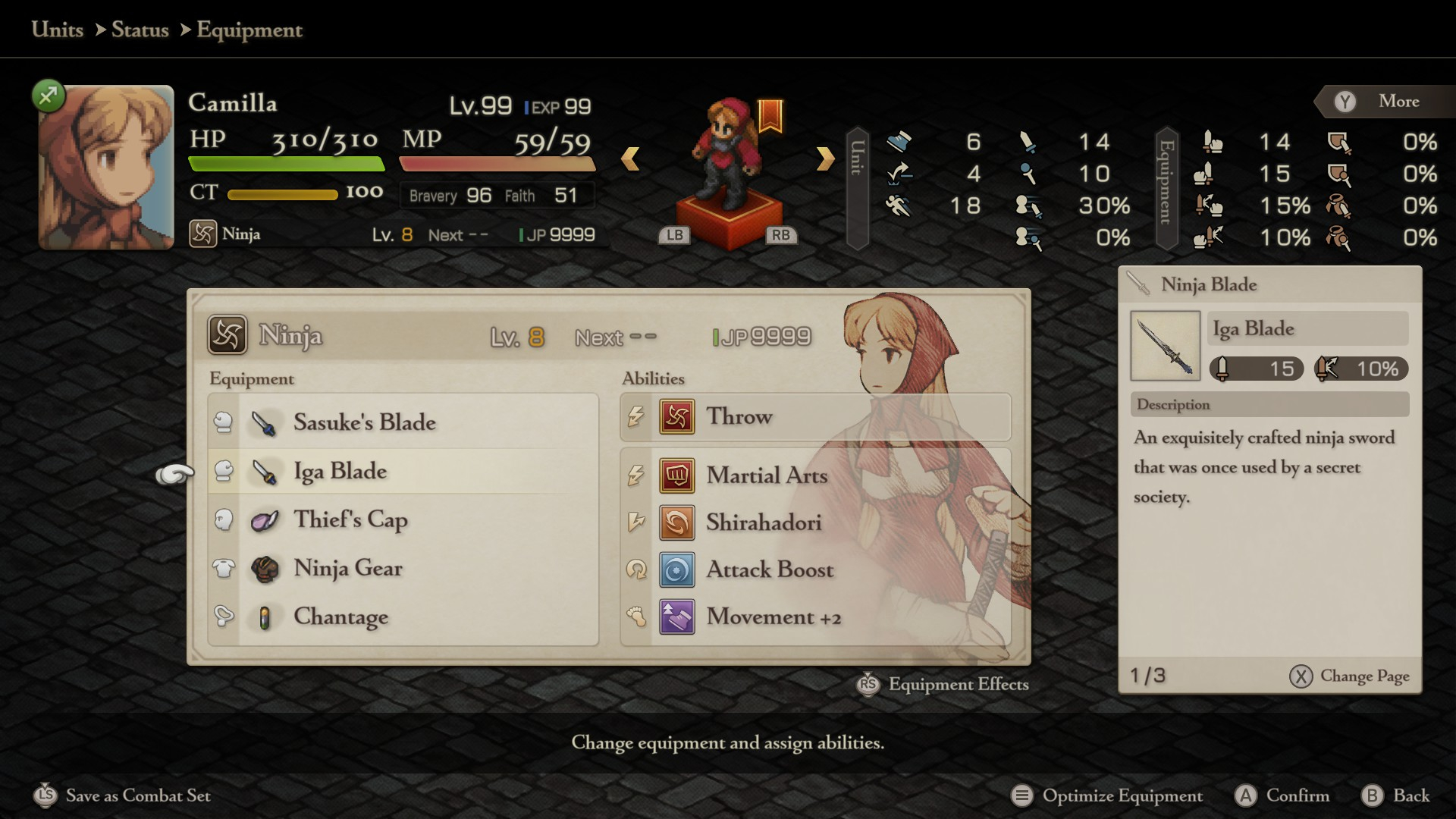This screenshot has height=819, width=1456.
Task: Go back to Units in the breadcrumb
Action: pyautogui.click(x=58, y=30)
